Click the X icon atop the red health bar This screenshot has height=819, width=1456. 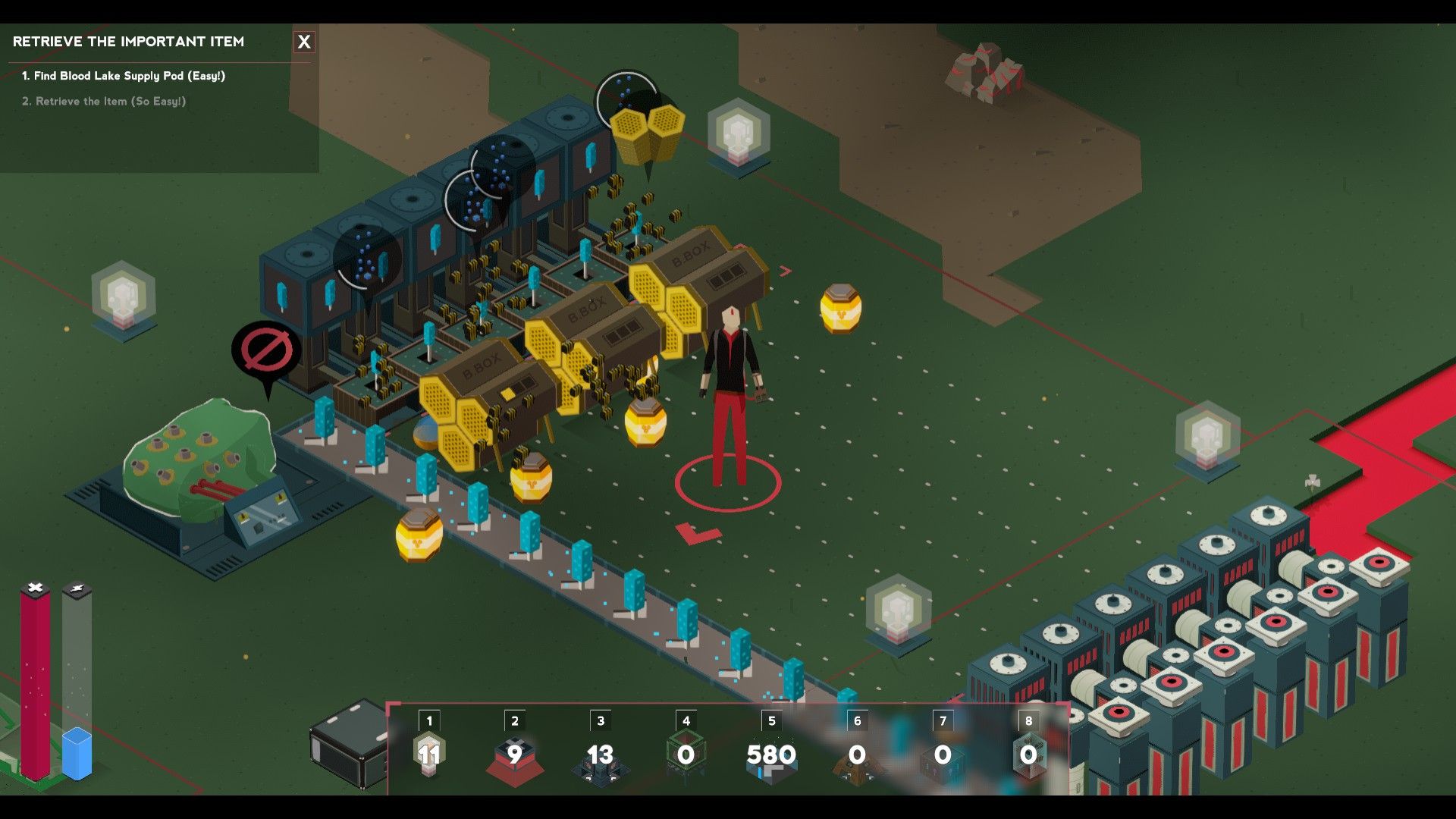[33, 586]
